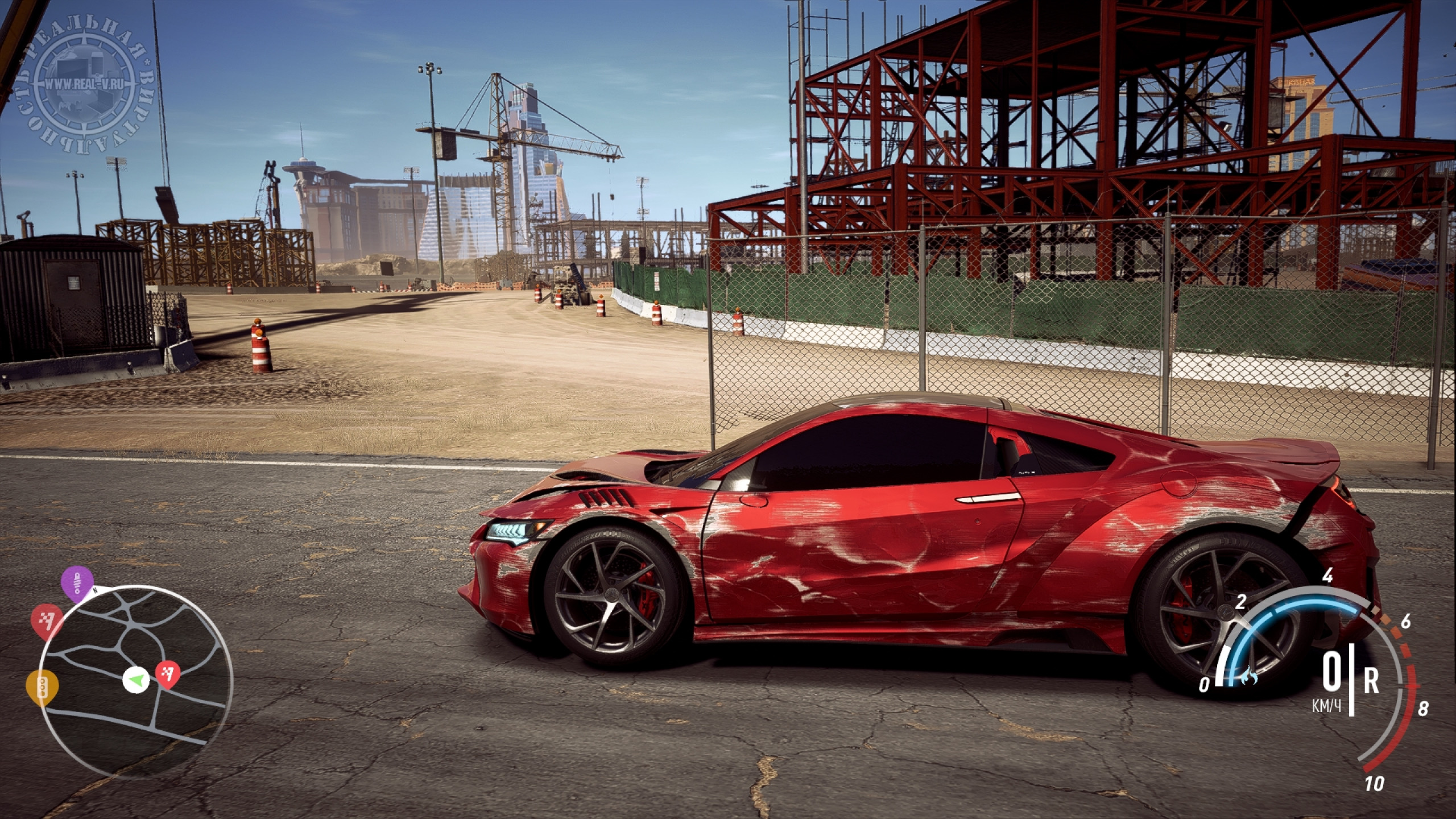Viewport: 1456px width, 819px height.
Task: Click the green player arrow on minimap
Action: (136, 680)
